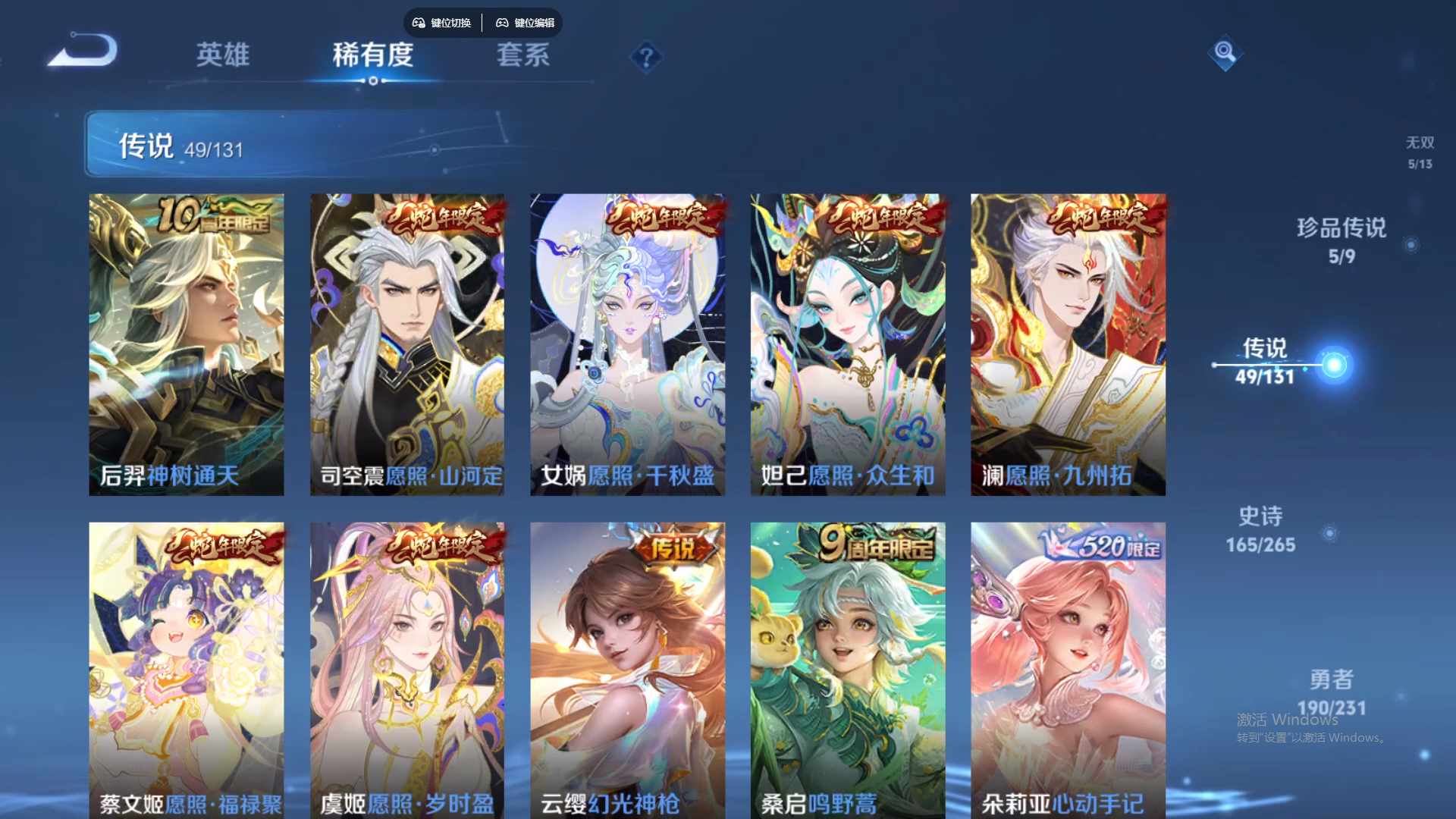
Task: Open the 桑启 鸣野蒿 skin card
Action: pos(848,667)
